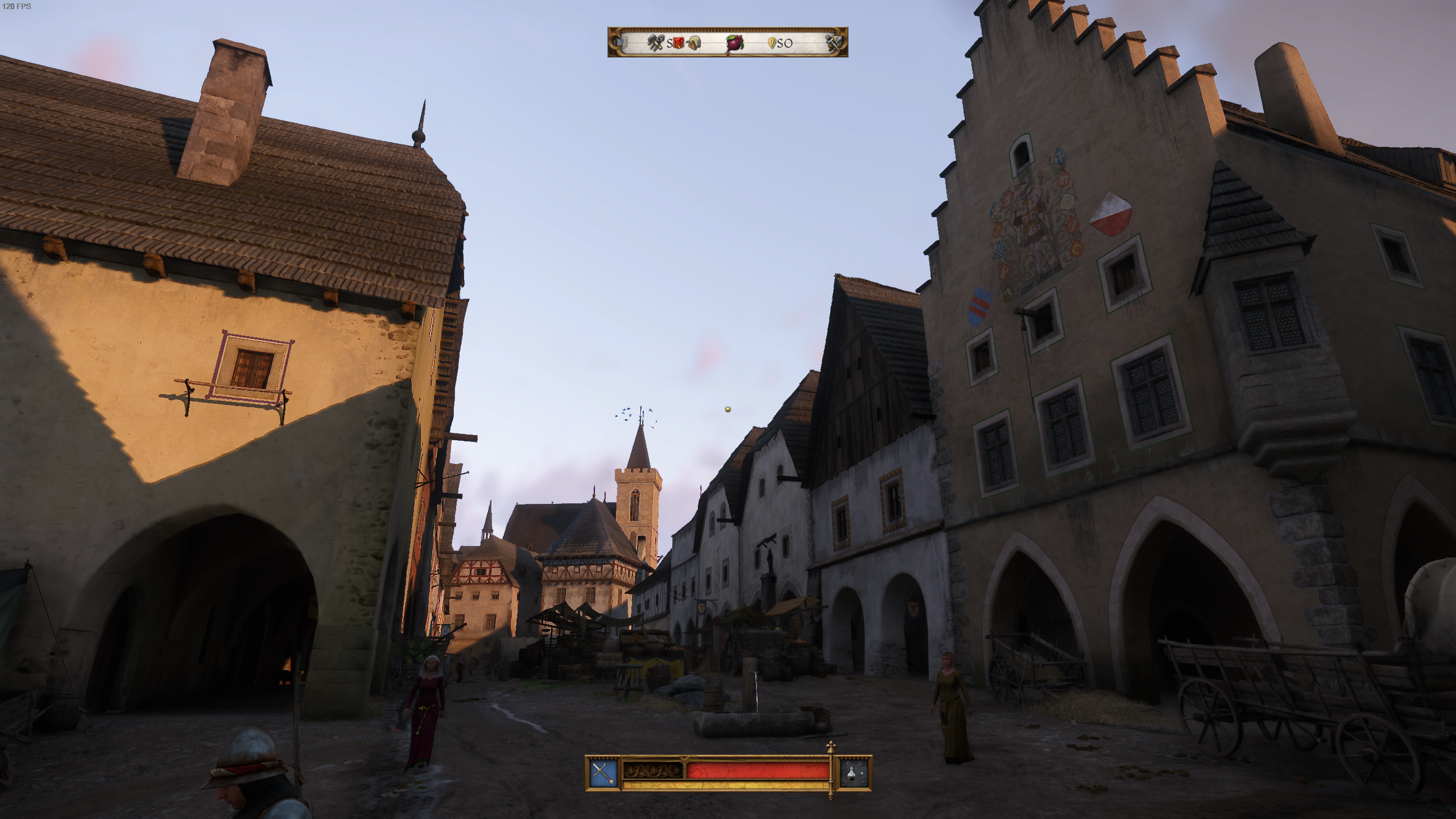The height and width of the screenshot is (819, 1456).
Task: Select the yellow exclamation quest pin labeled SO
Action: tap(772, 43)
